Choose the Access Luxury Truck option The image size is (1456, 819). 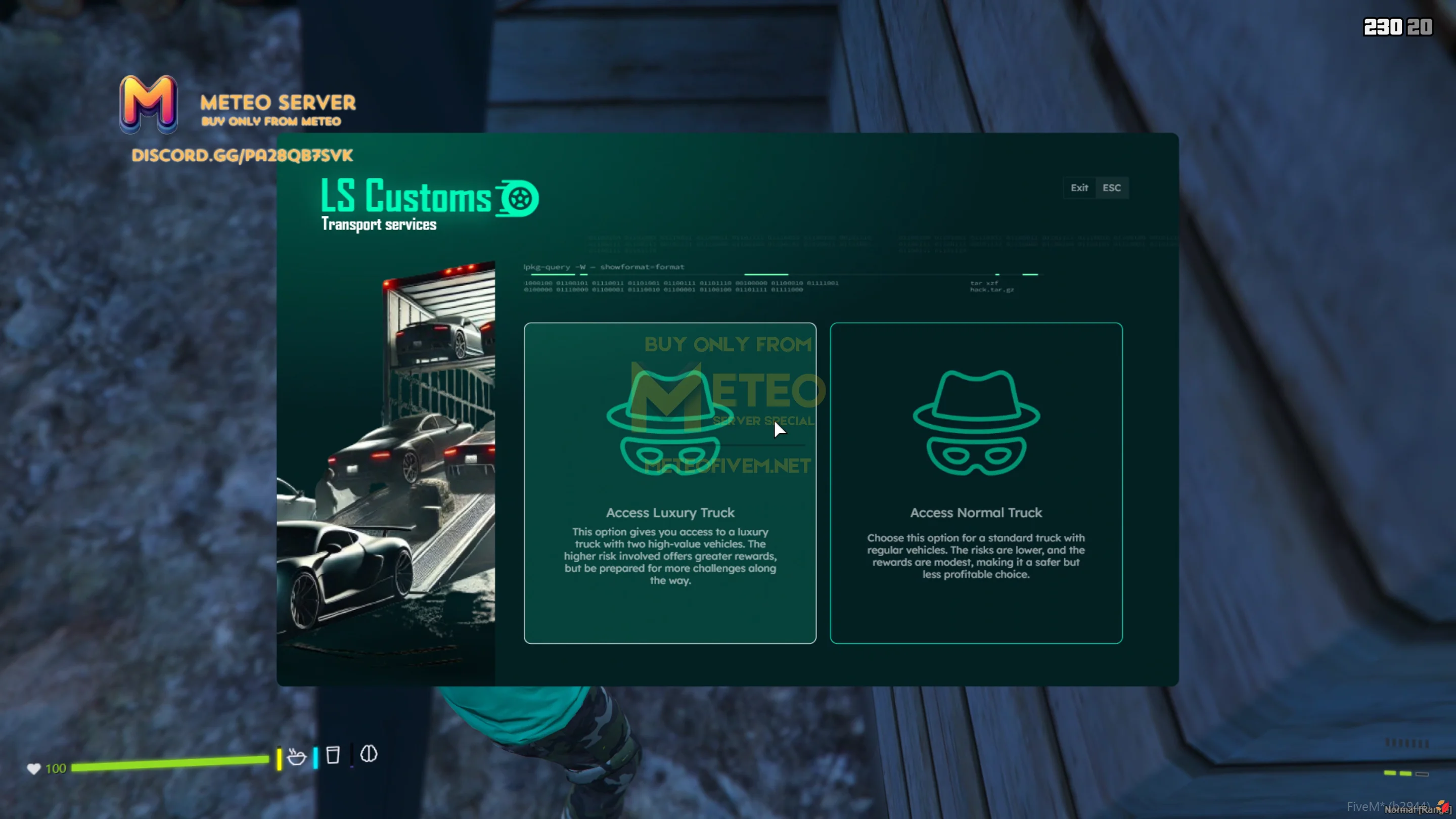(x=670, y=483)
